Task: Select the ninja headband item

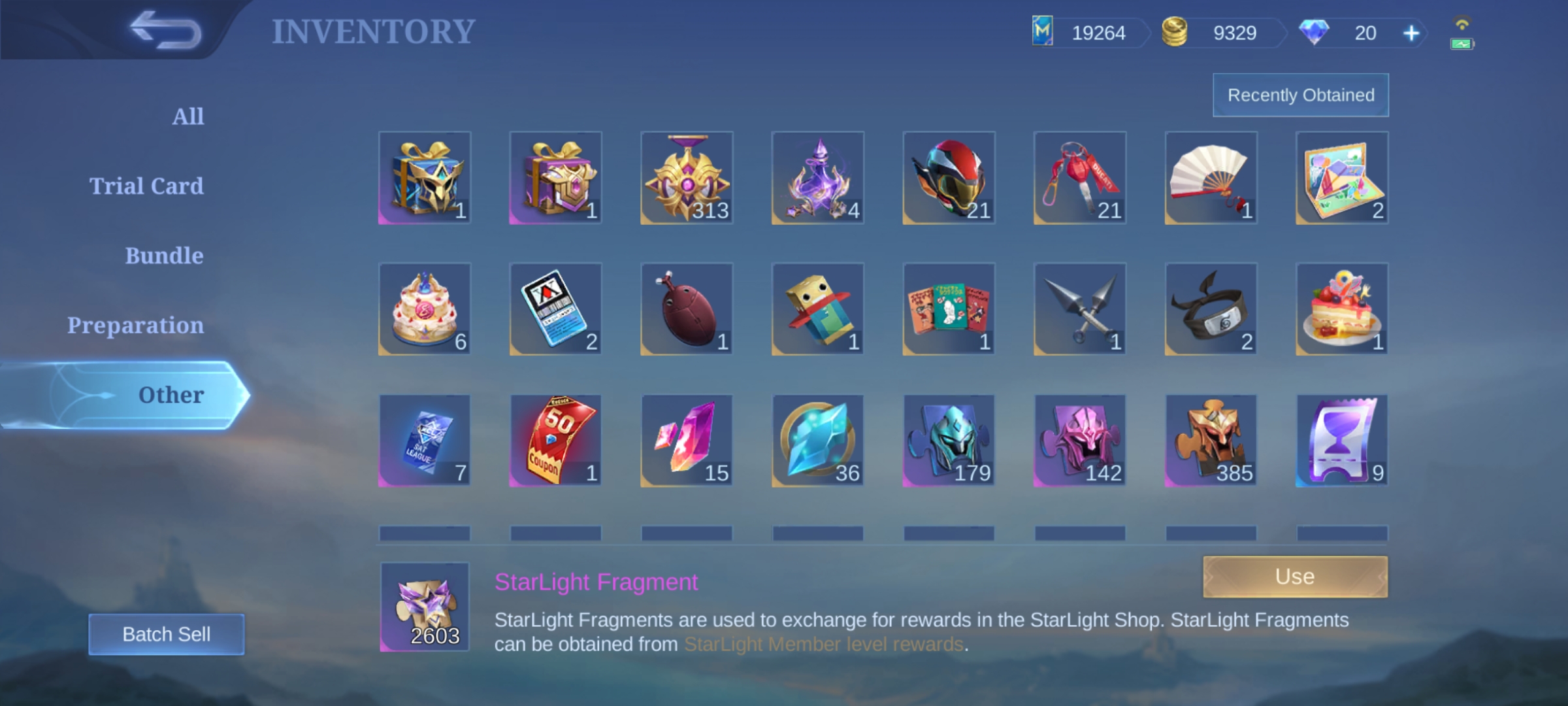Action: (1211, 309)
